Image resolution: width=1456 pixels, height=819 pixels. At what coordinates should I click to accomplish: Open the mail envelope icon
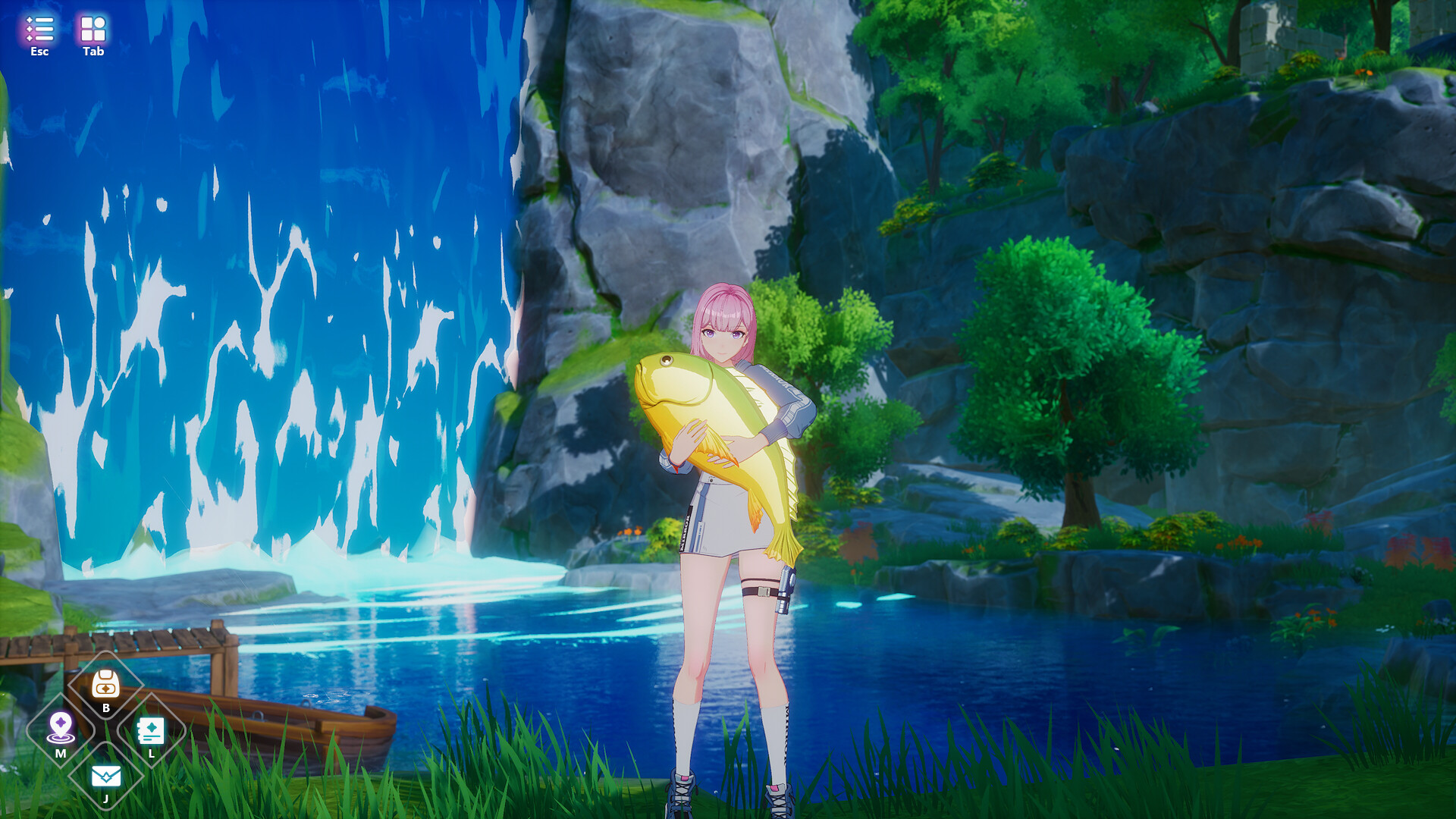coord(105,775)
